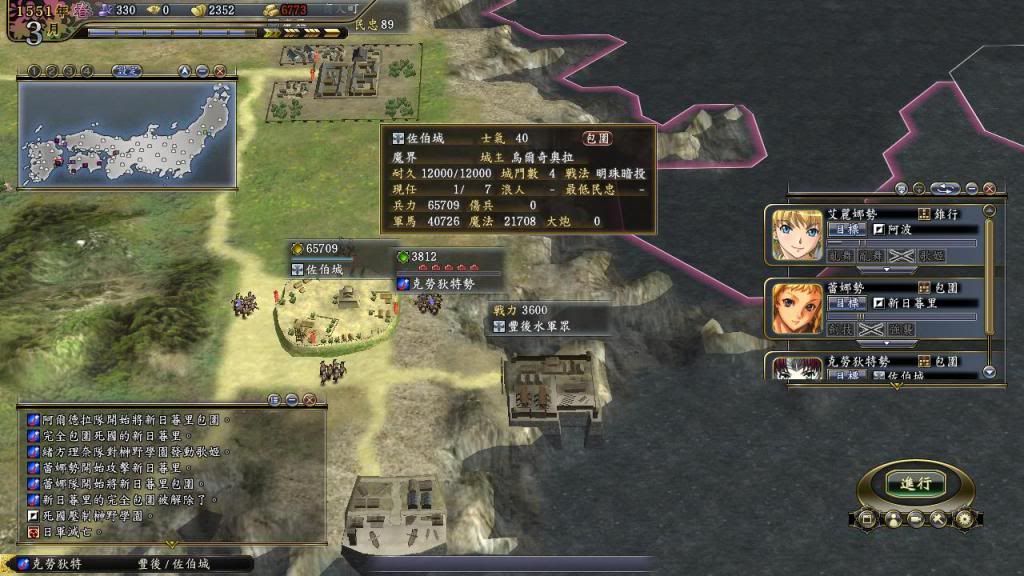Close the army unit list panel

(989, 188)
